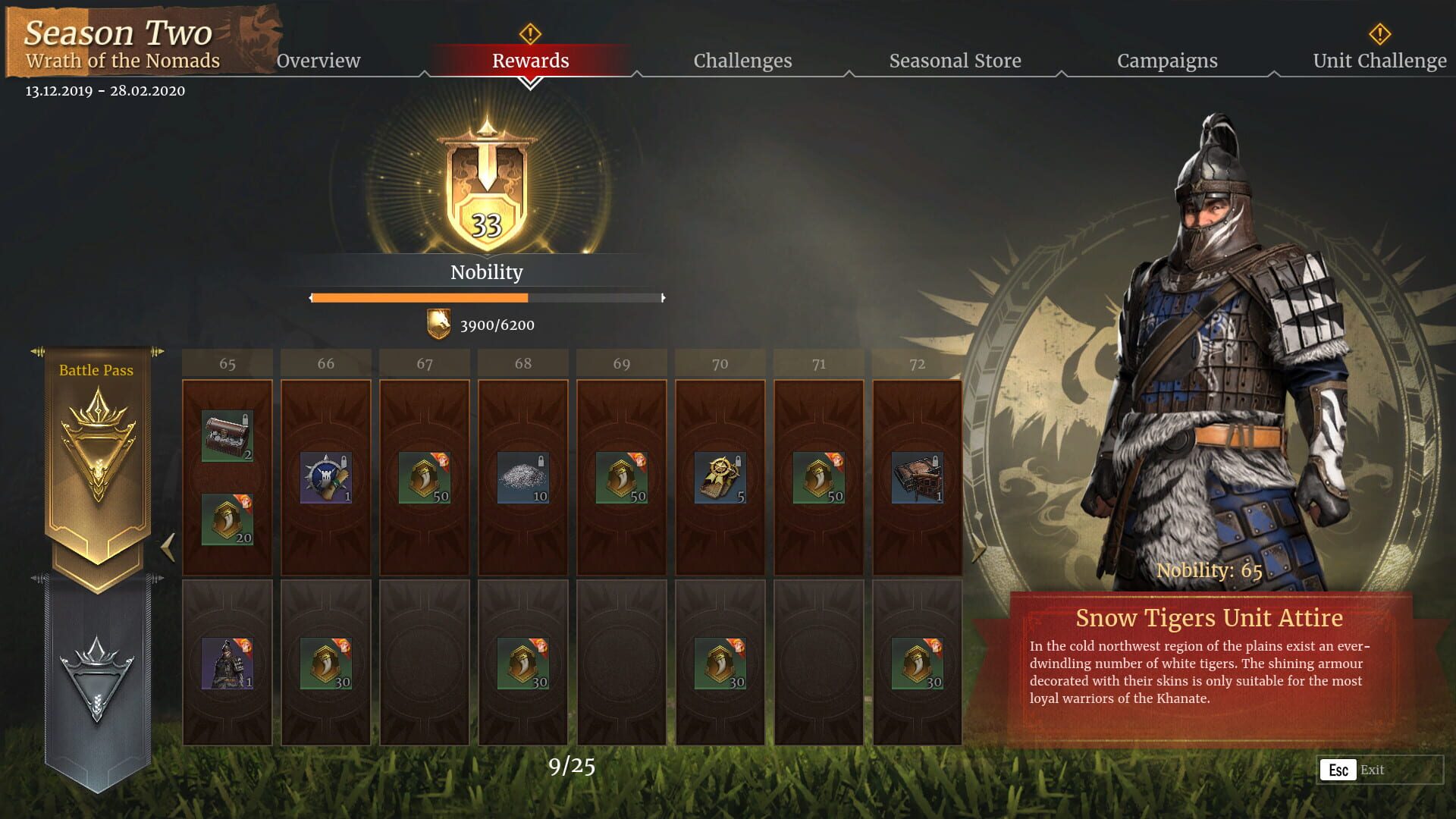Image resolution: width=1456 pixels, height=819 pixels.
Task: Select the horn x30 free reward under level 66
Action: coord(325,664)
